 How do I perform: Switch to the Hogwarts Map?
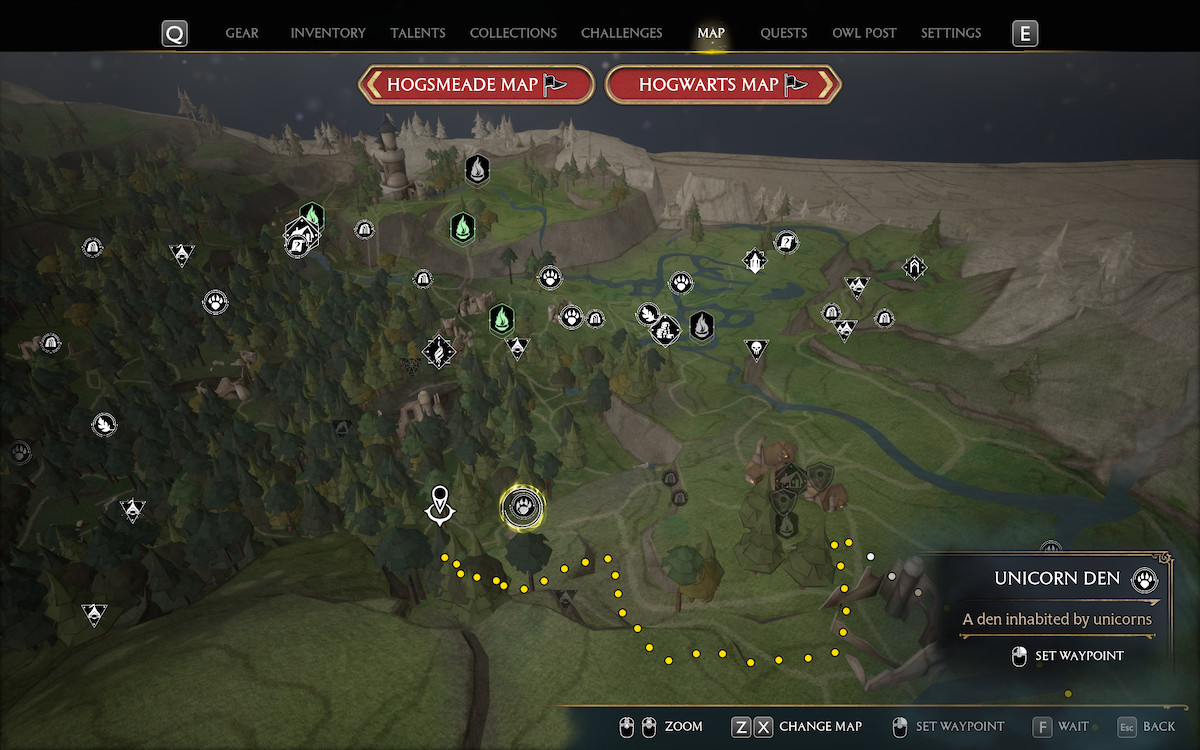coord(723,85)
